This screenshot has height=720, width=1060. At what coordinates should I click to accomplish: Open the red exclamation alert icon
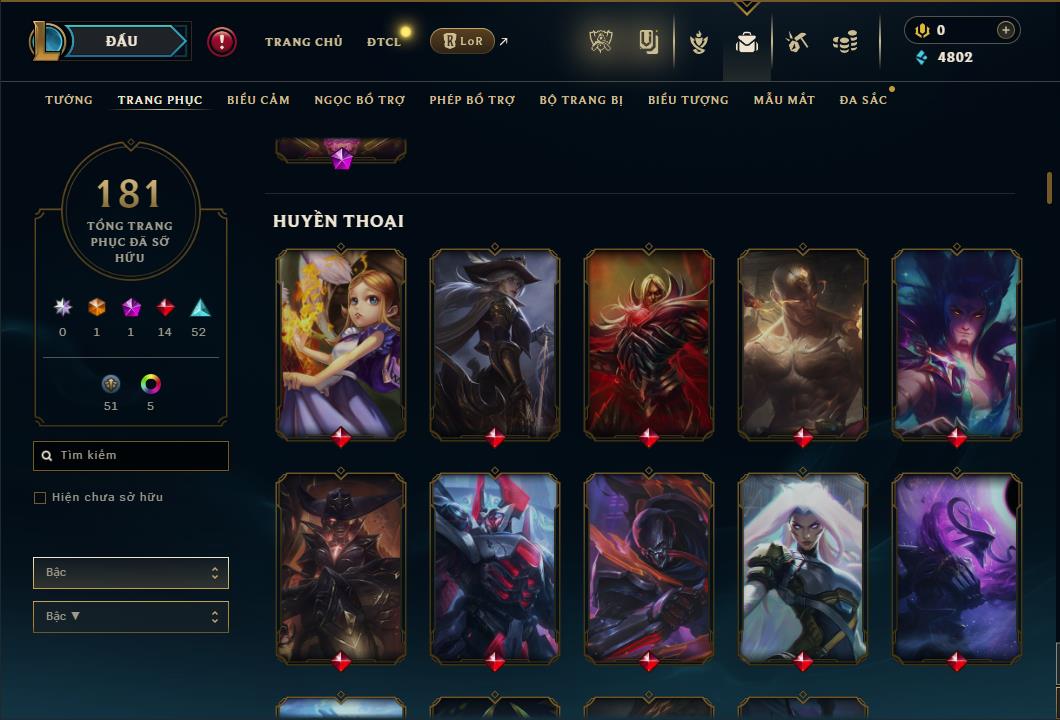coord(222,41)
